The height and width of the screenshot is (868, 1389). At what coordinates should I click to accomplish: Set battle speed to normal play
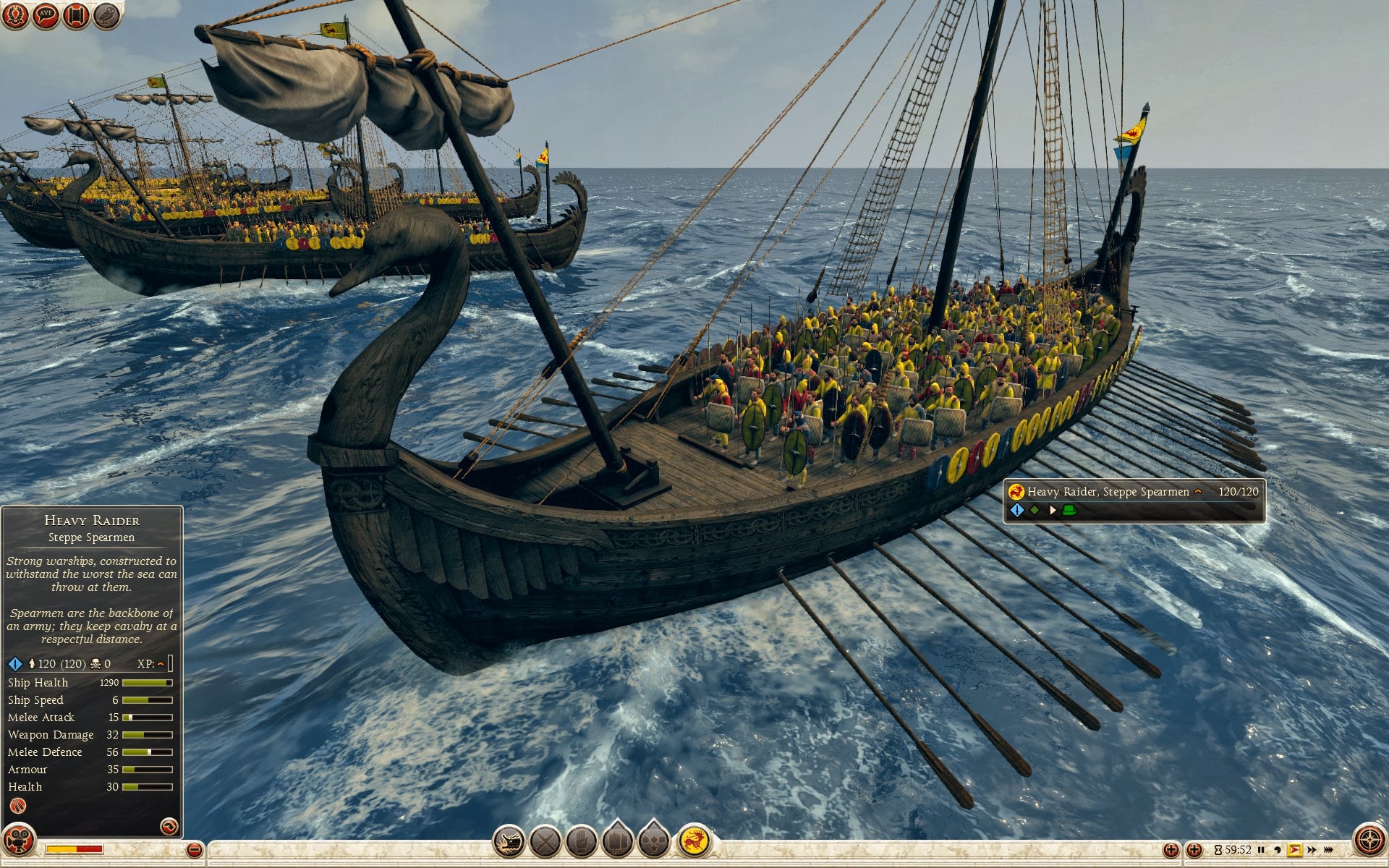tap(1295, 850)
